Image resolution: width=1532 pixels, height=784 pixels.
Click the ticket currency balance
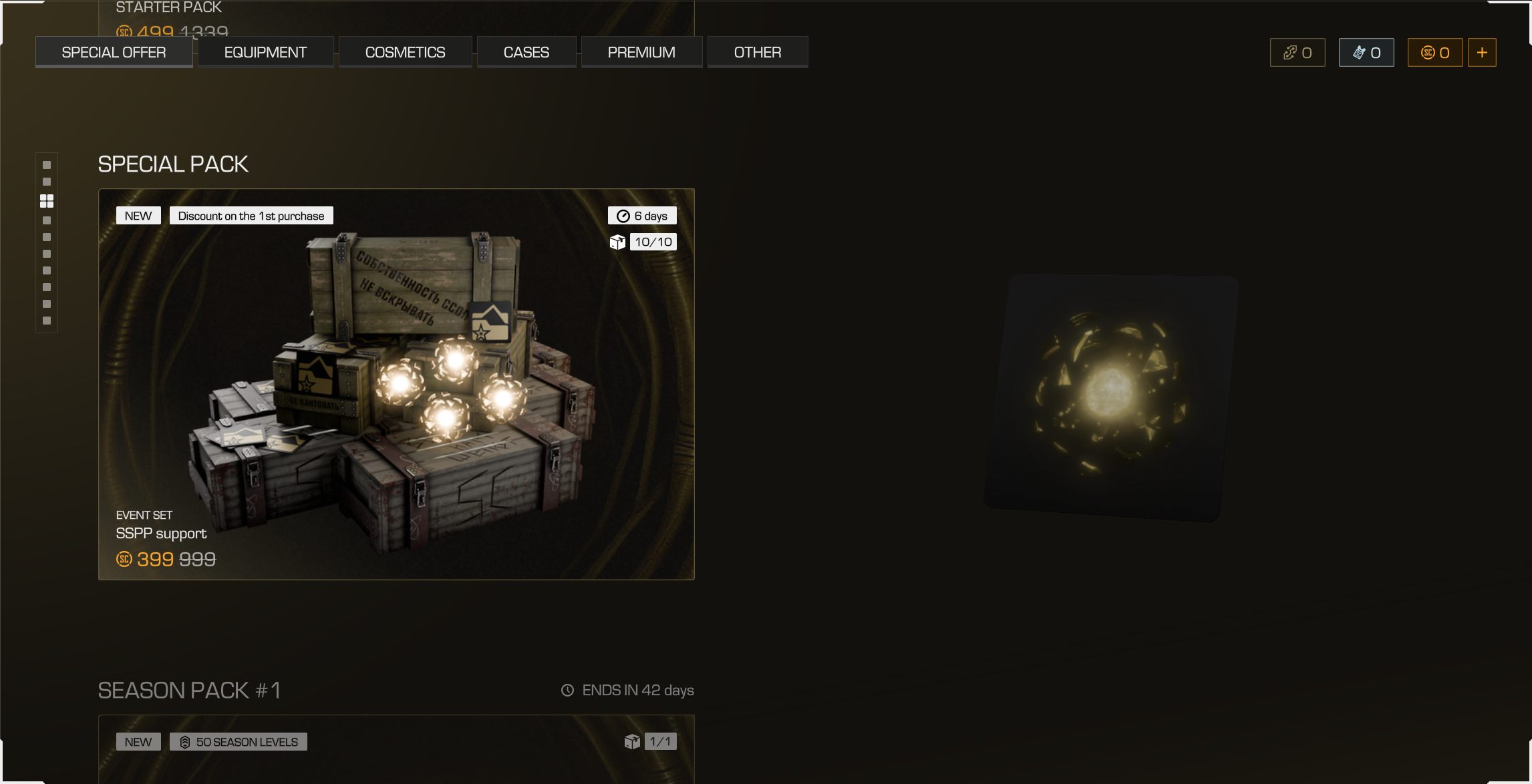[1366, 53]
